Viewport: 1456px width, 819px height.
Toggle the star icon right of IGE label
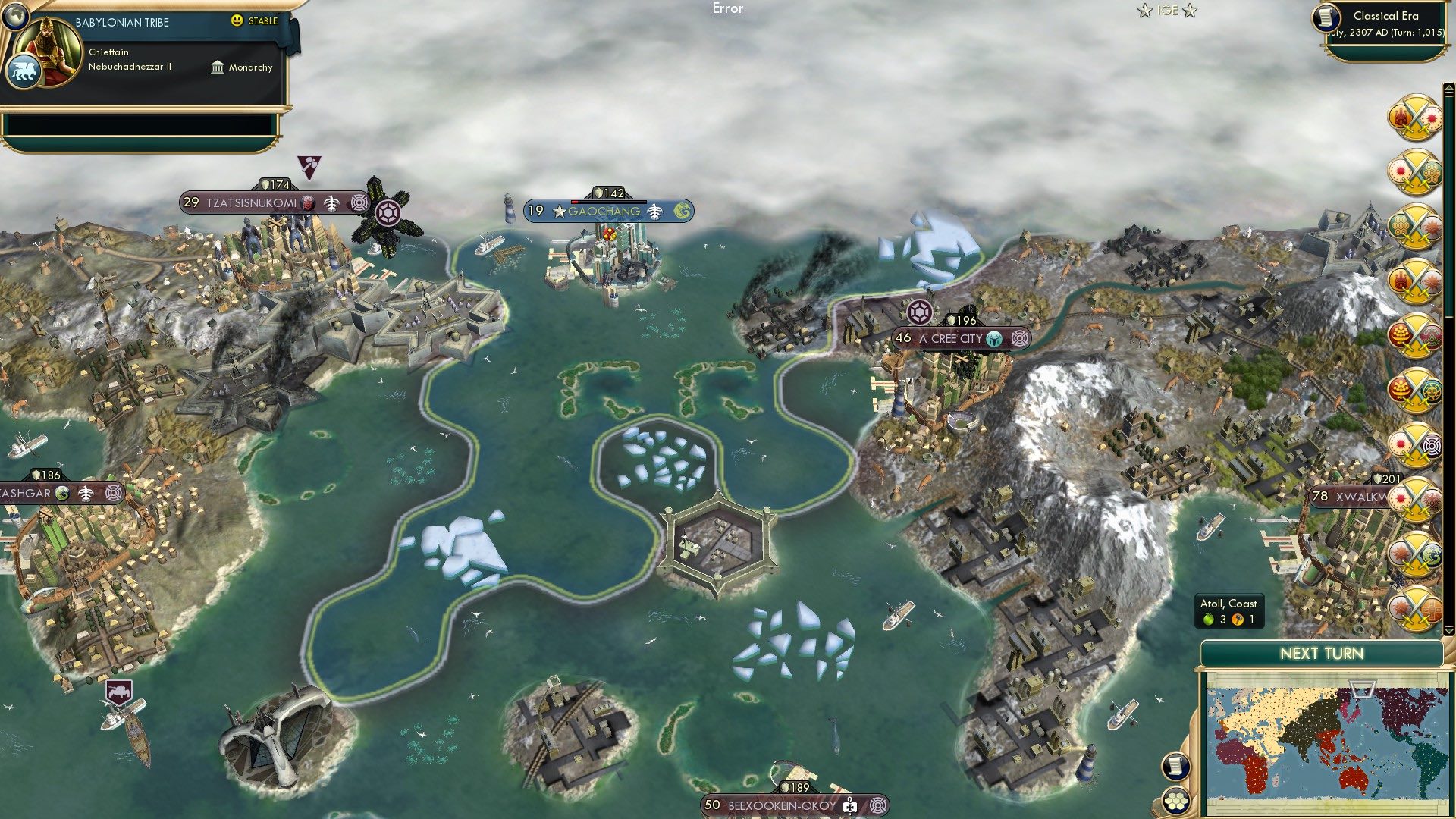coord(1191,11)
